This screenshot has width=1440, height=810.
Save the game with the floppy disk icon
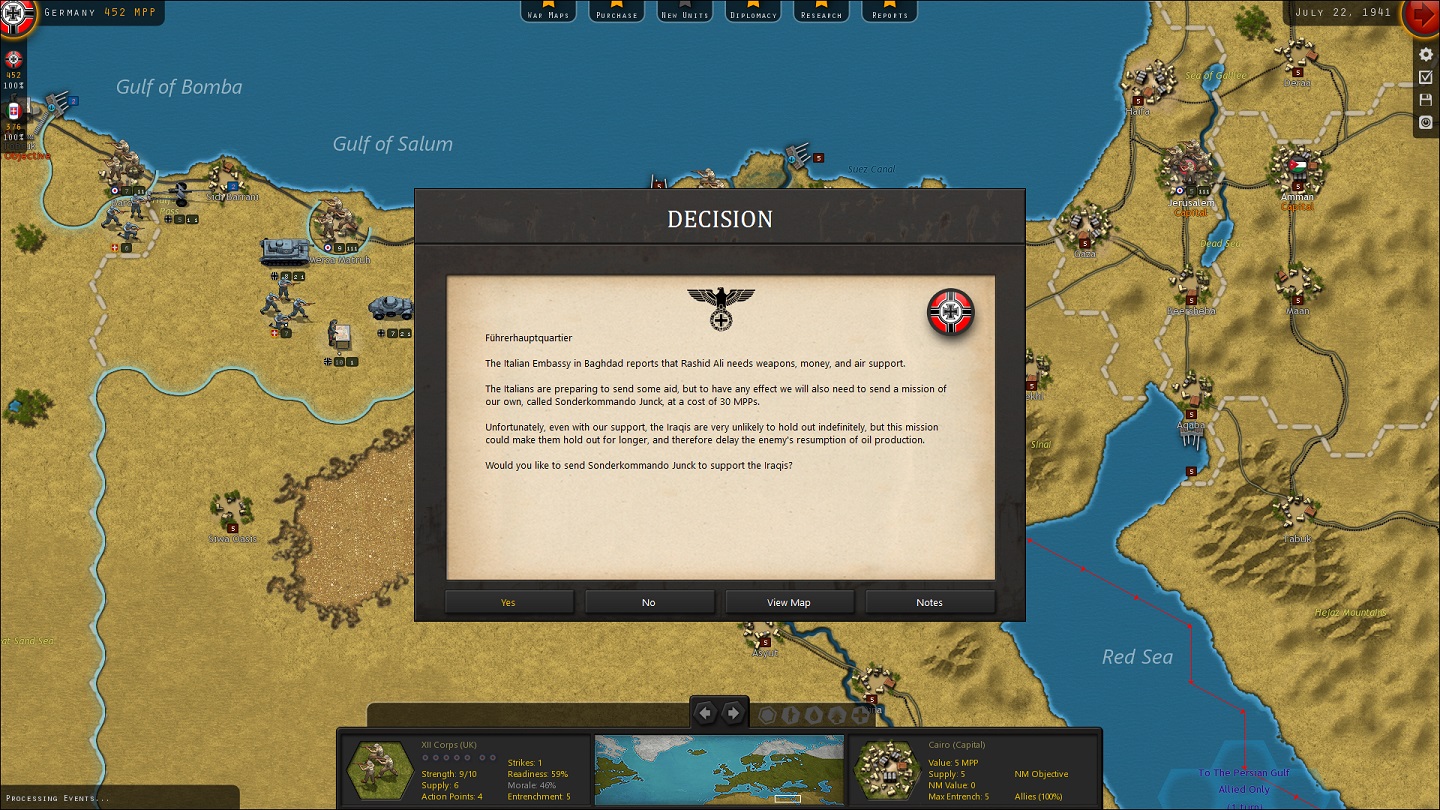pos(1427,100)
